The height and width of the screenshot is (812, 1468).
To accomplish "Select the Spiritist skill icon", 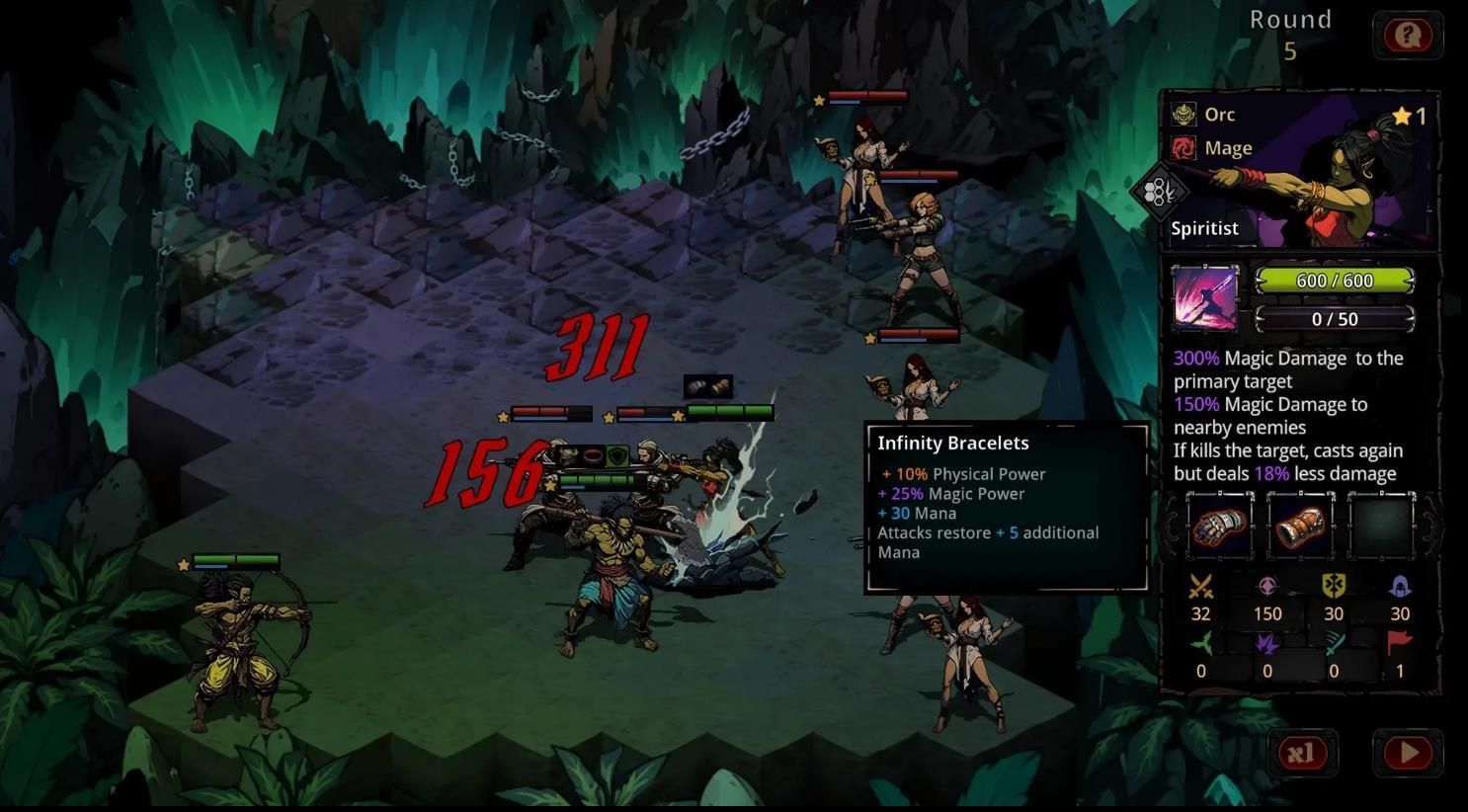I will pyautogui.click(x=1204, y=297).
